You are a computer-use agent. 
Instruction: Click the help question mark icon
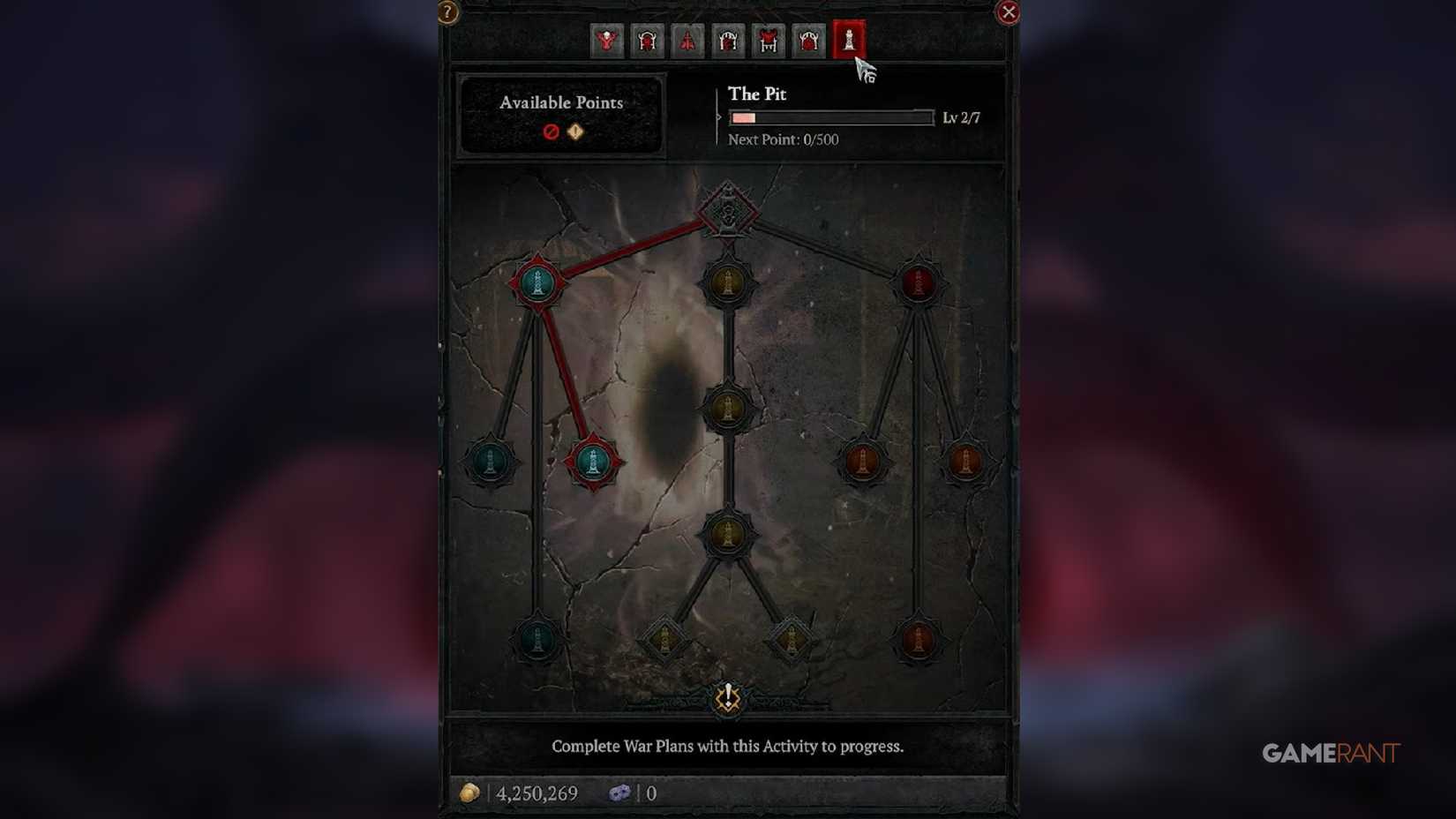pyautogui.click(x=447, y=11)
